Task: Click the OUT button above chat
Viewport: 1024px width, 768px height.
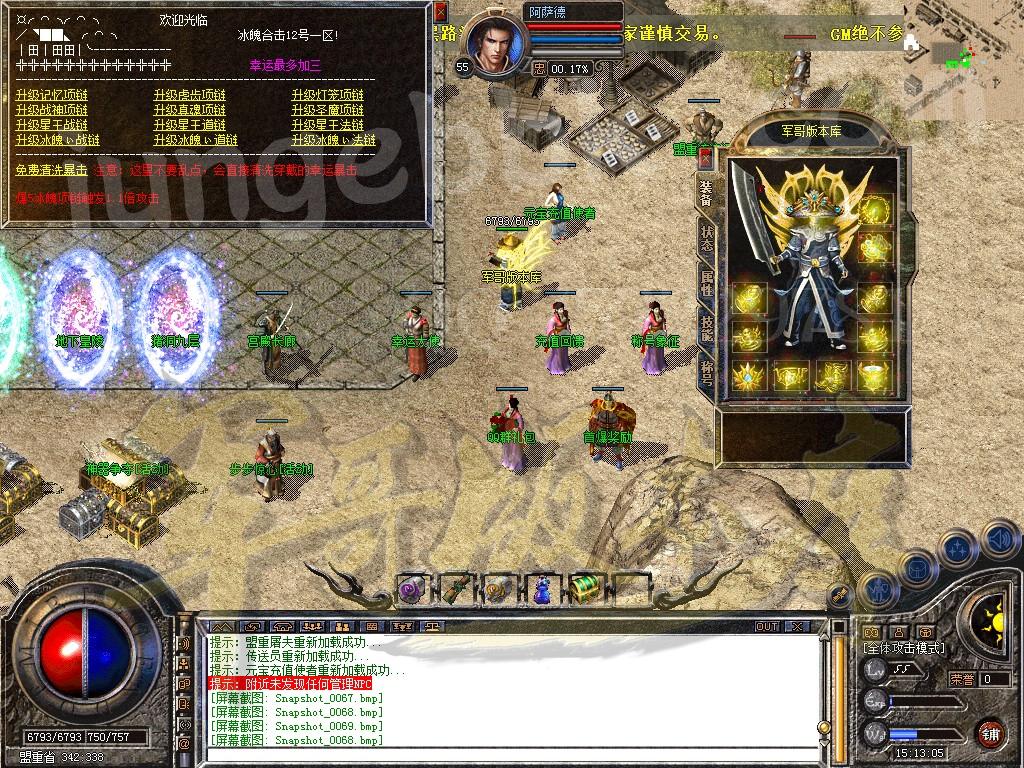Action: [x=767, y=626]
